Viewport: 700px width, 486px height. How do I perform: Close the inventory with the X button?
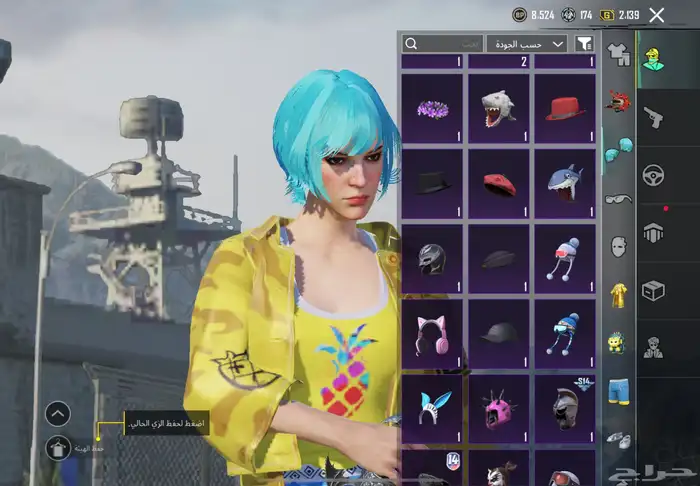[x=656, y=15]
